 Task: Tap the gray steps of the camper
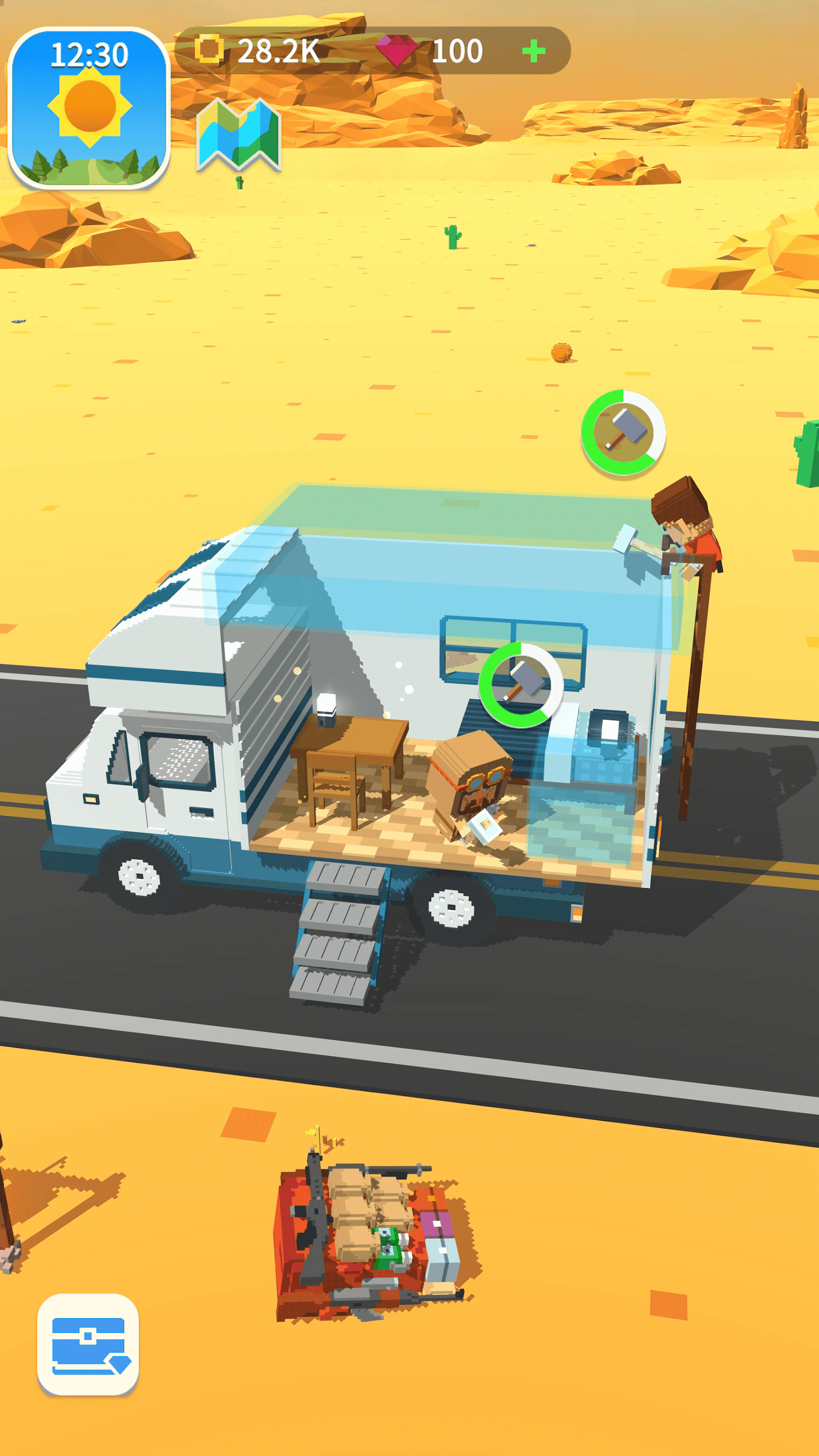(x=339, y=927)
